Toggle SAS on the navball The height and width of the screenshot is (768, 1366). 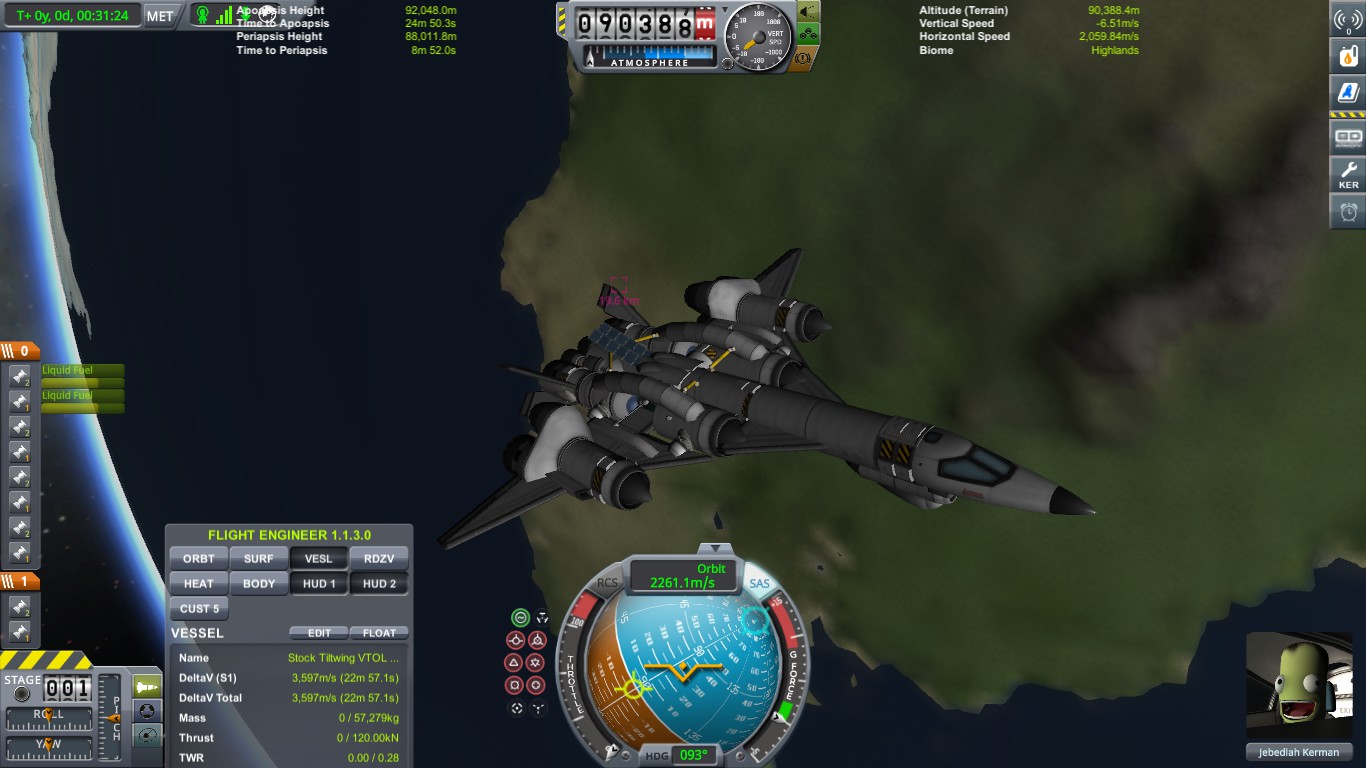pos(760,583)
